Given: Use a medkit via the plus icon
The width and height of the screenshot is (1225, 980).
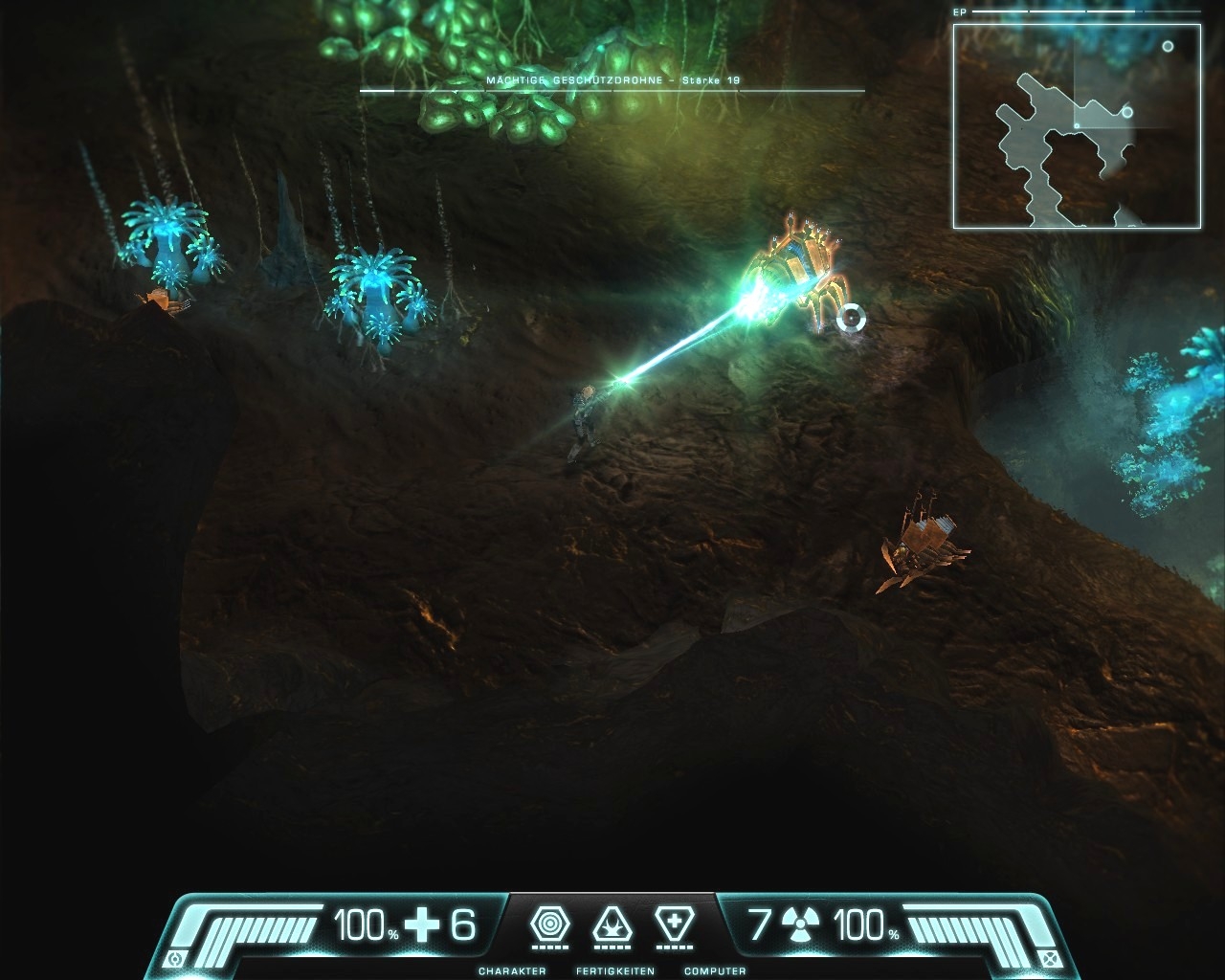Looking at the screenshot, I should 422,925.
